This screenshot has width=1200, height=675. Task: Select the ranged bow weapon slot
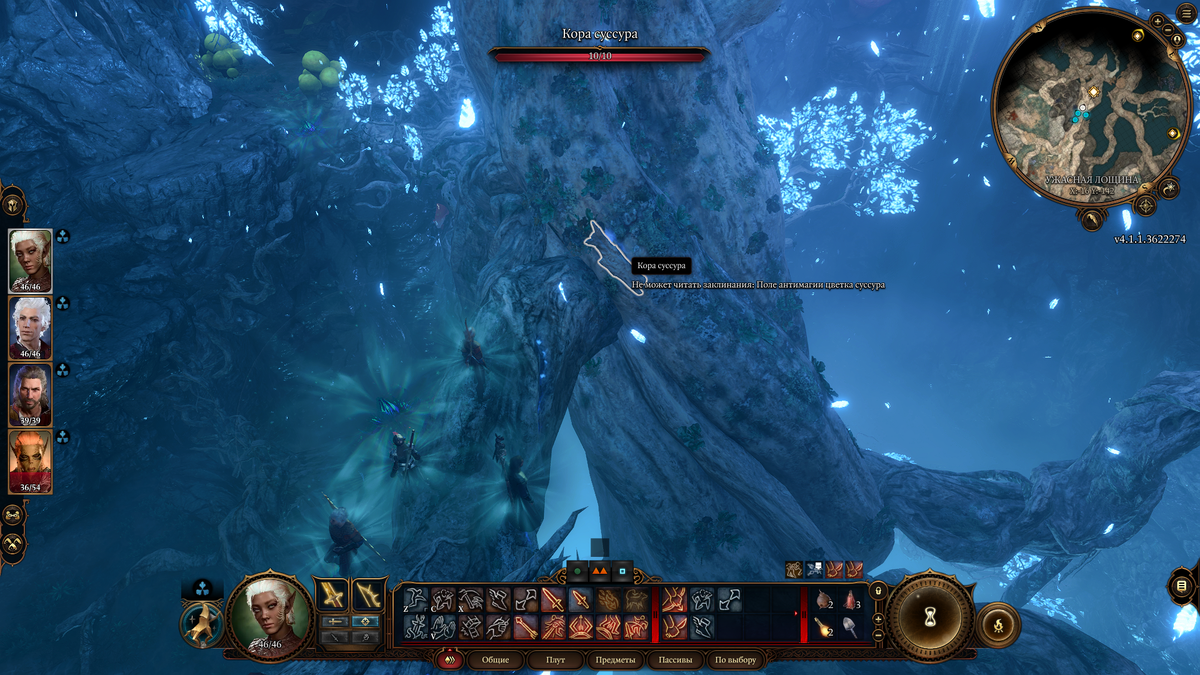(369, 595)
